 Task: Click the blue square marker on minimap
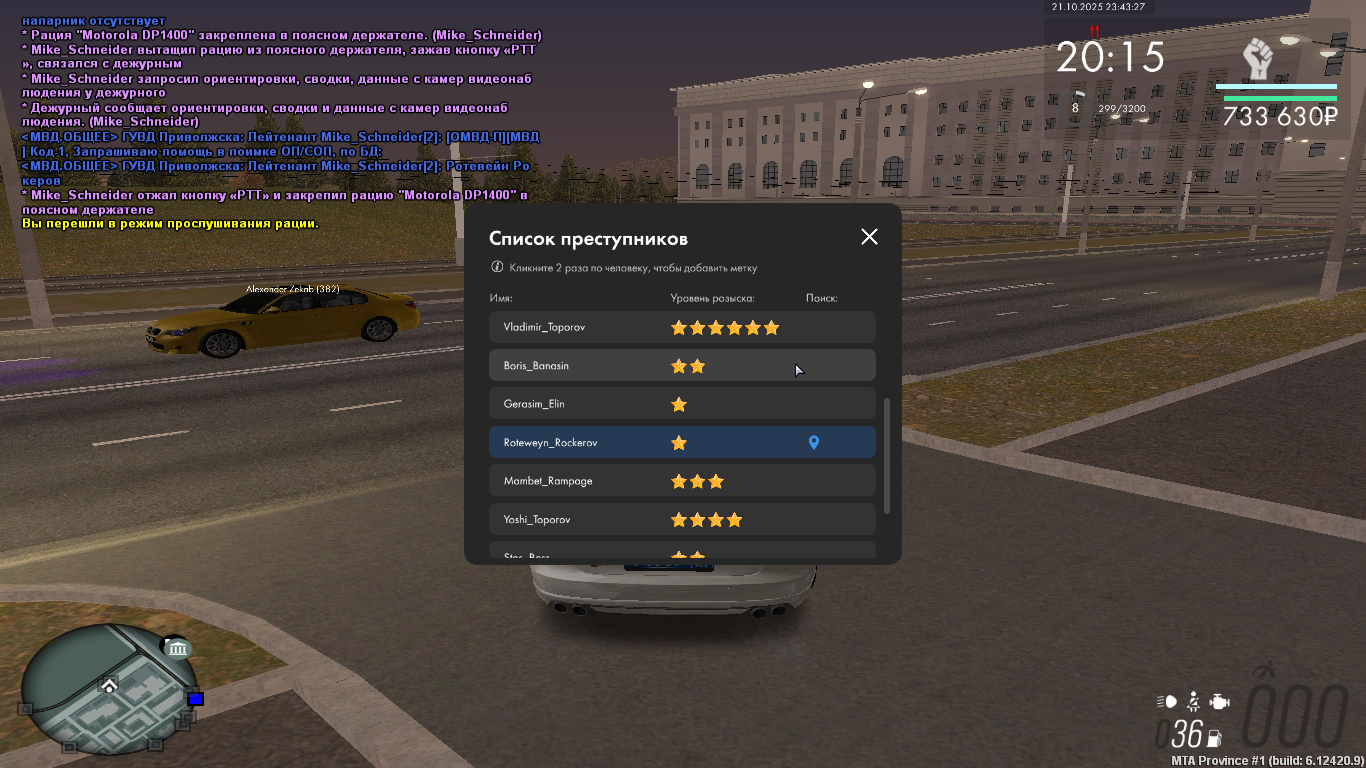[x=195, y=698]
